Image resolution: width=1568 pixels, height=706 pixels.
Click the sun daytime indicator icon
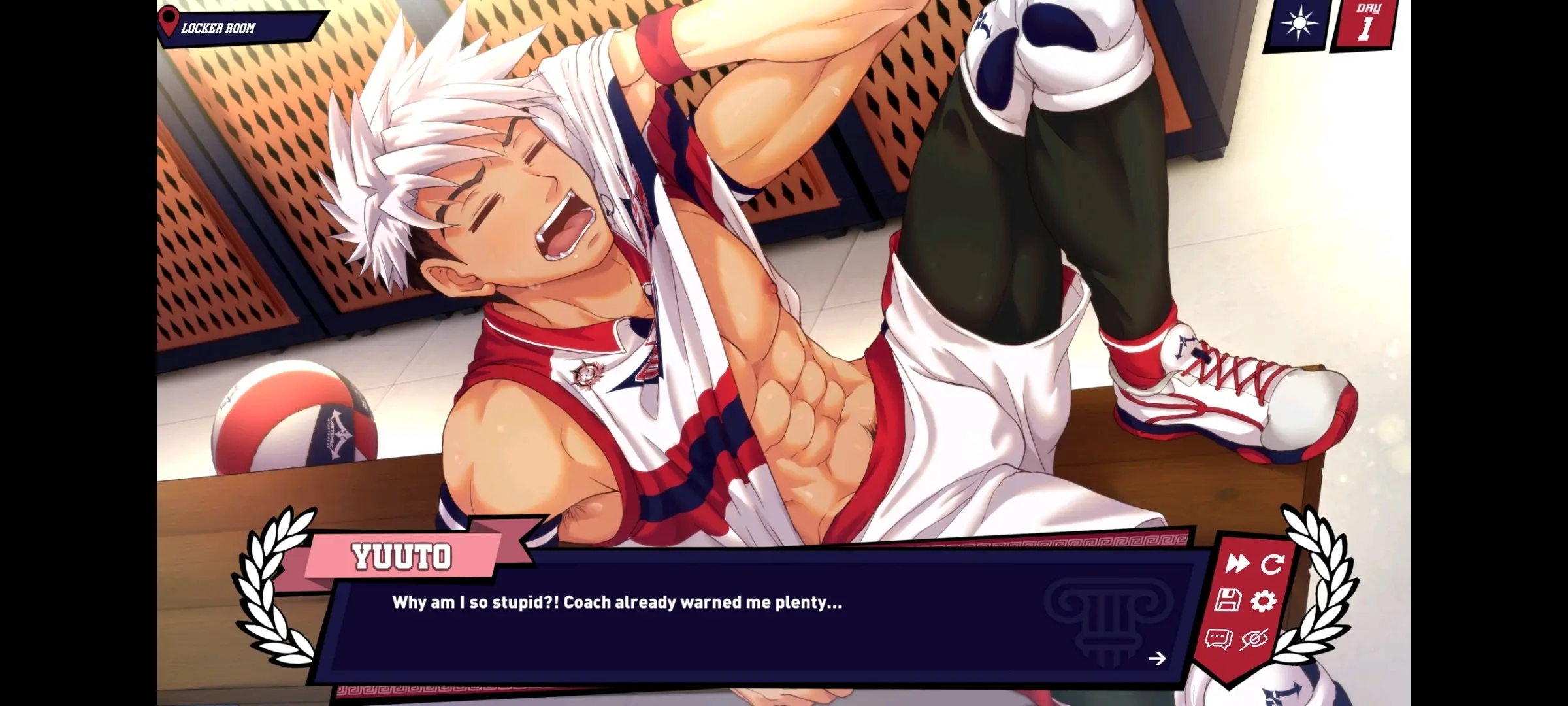point(1301,24)
